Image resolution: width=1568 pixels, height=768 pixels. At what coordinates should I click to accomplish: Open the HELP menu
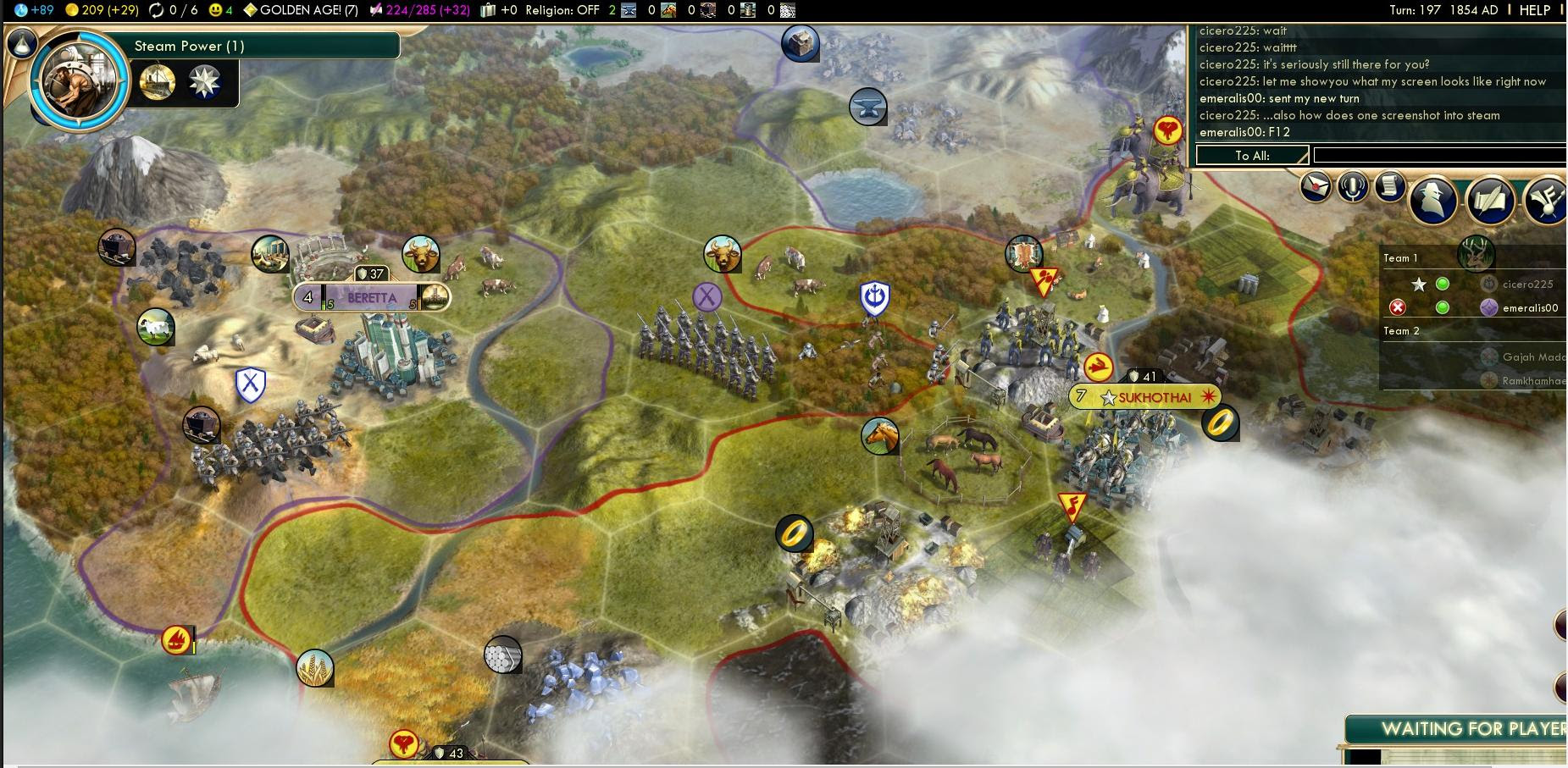click(x=1535, y=10)
